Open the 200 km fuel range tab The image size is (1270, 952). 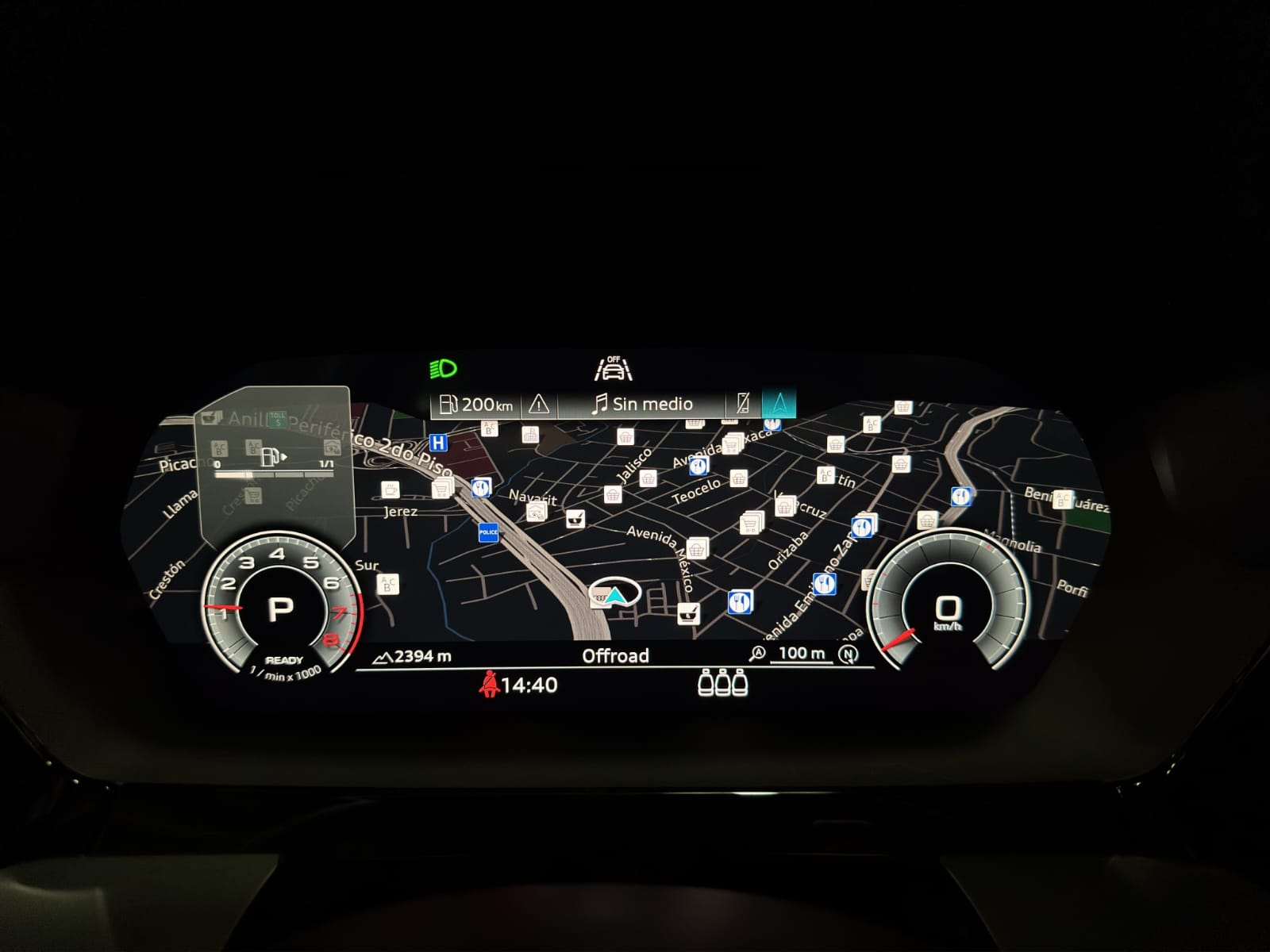tap(476, 405)
